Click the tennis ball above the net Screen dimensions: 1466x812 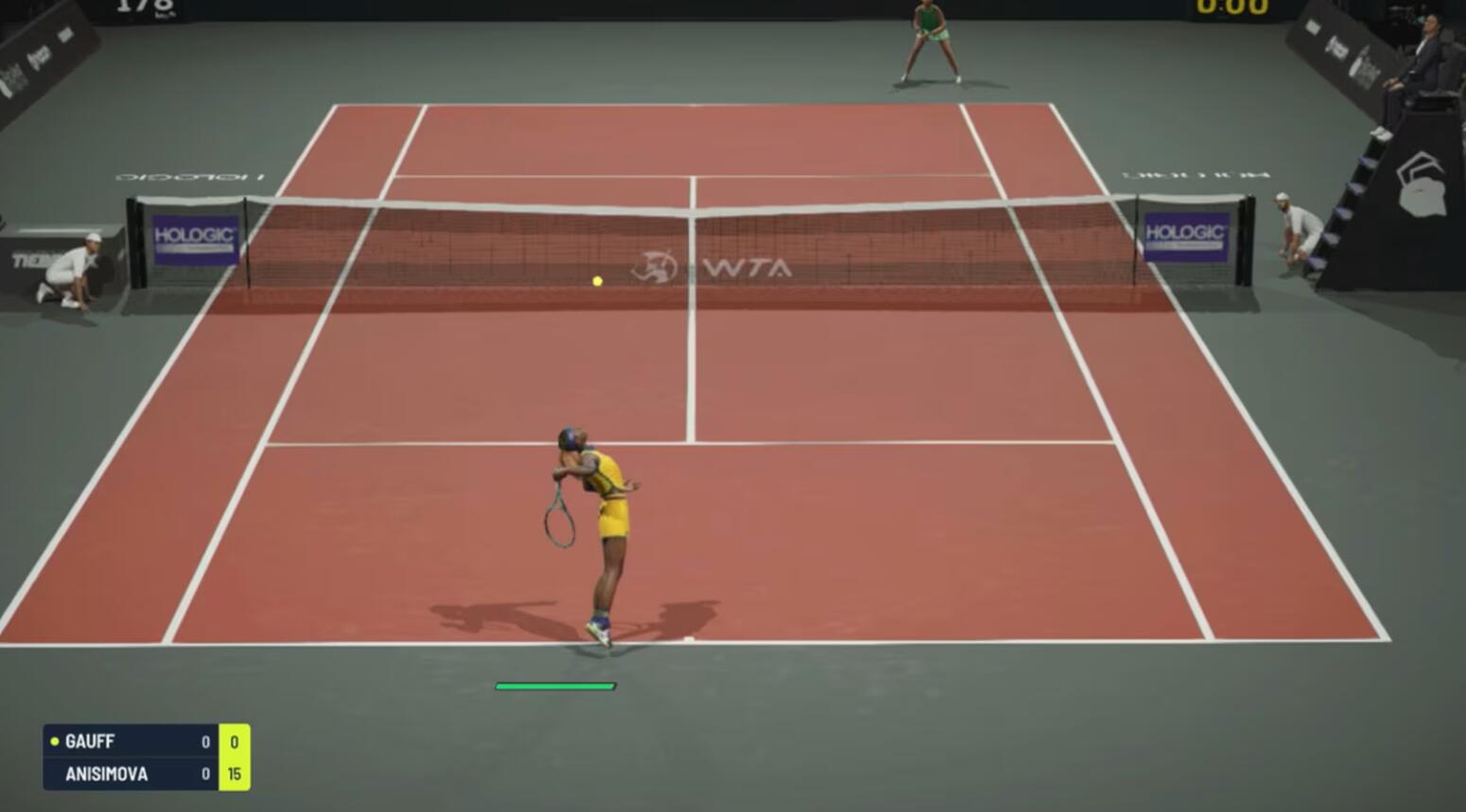click(597, 280)
